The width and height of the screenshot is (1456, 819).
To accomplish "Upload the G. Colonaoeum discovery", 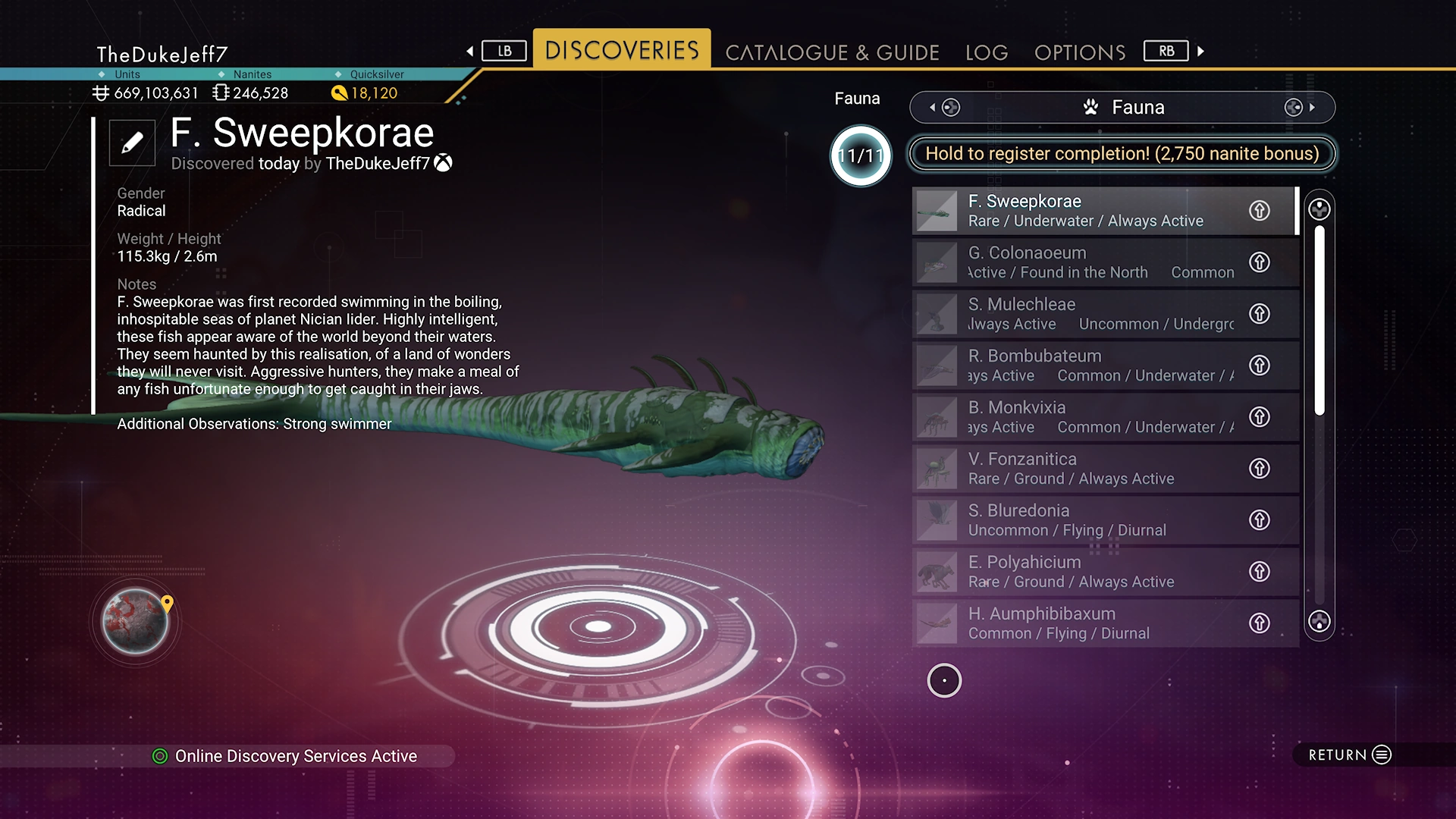I will [x=1260, y=262].
